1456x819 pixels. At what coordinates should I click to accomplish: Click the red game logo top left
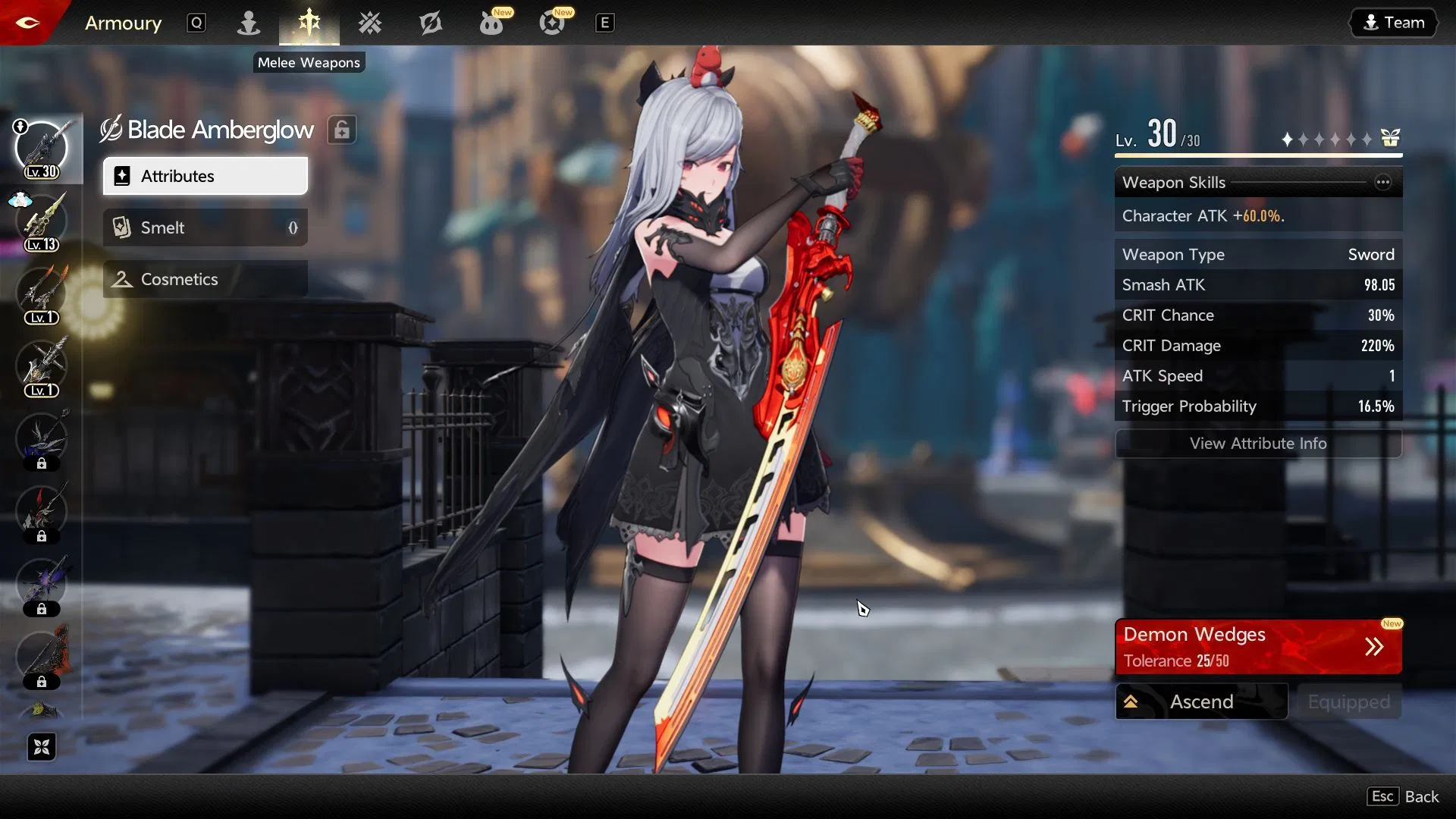coord(27,22)
